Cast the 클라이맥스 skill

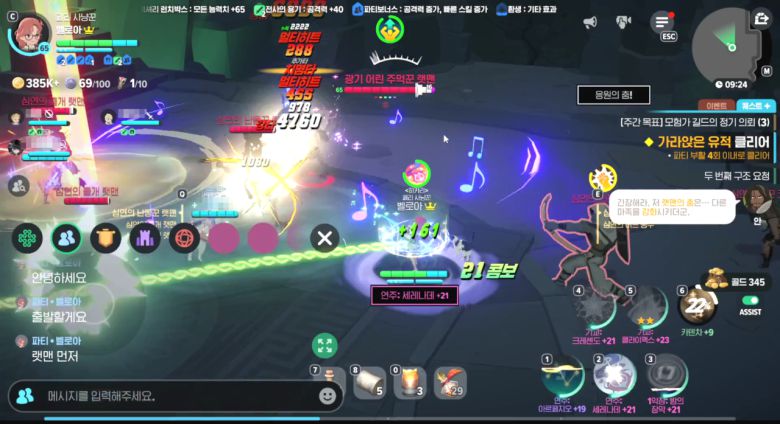click(x=647, y=309)
